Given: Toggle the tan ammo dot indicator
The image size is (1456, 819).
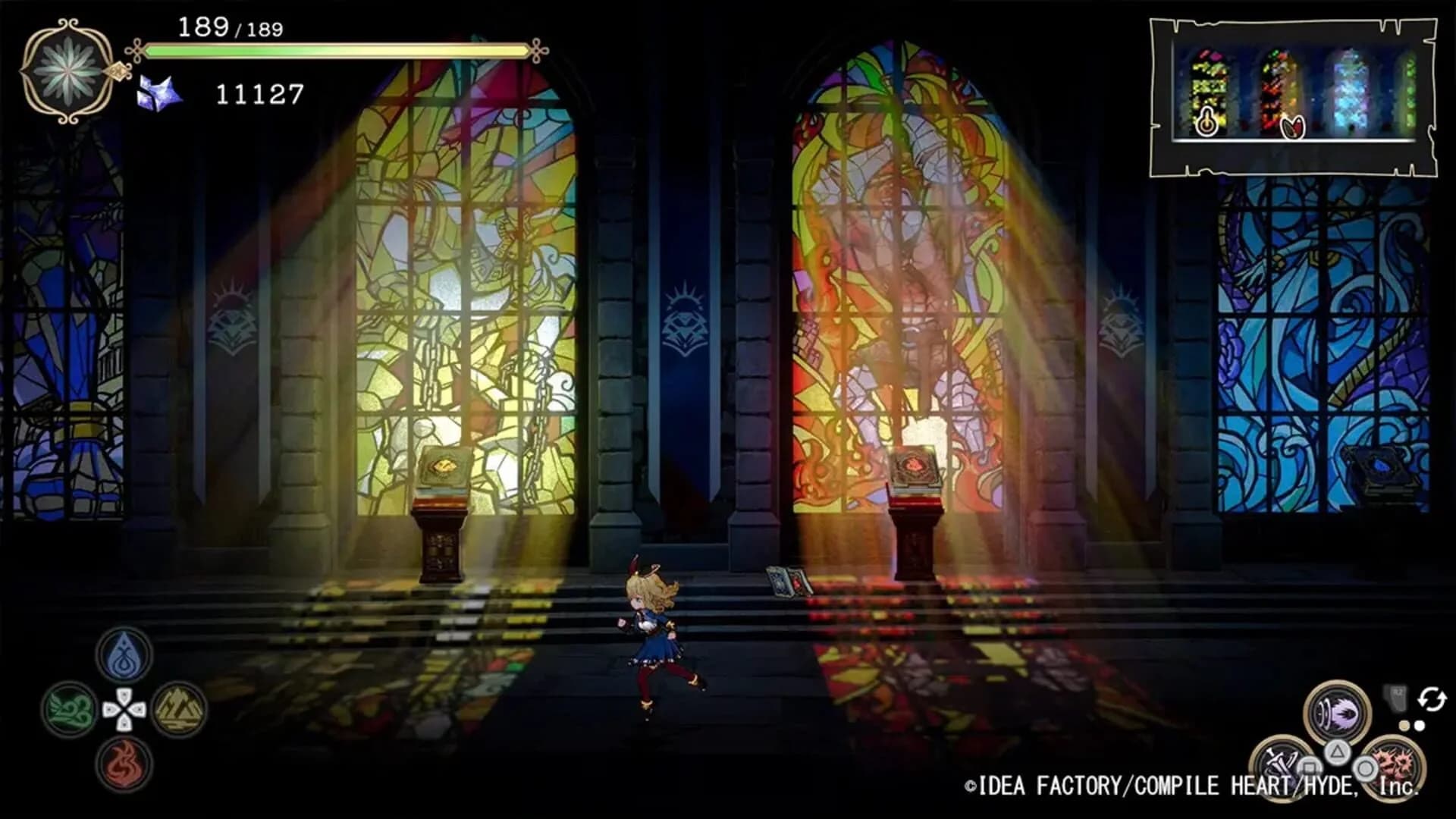Looking at the screenshot, I should pos(1404,726).
